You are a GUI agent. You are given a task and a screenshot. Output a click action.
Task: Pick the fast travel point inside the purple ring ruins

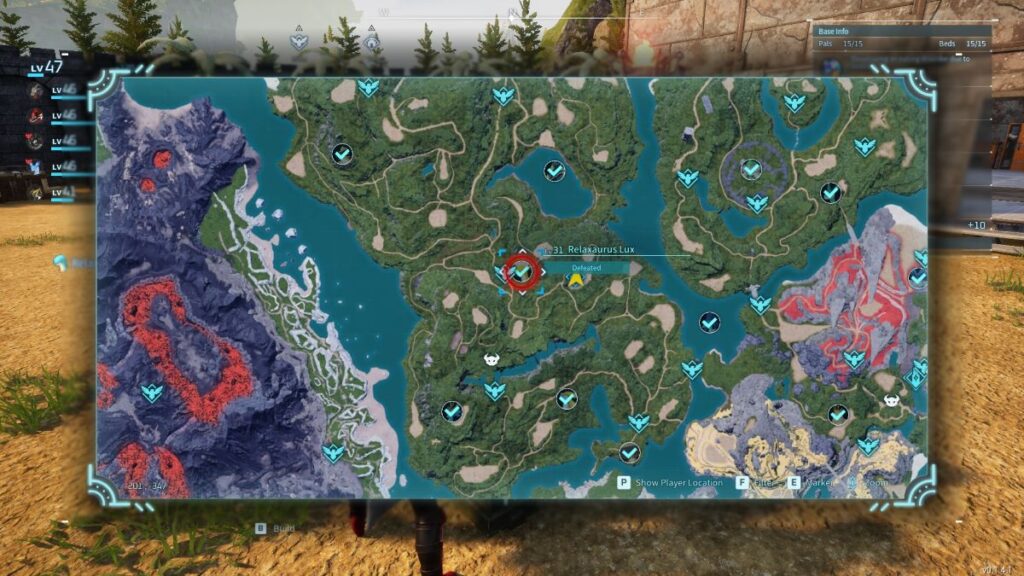[x=751, y=170]
